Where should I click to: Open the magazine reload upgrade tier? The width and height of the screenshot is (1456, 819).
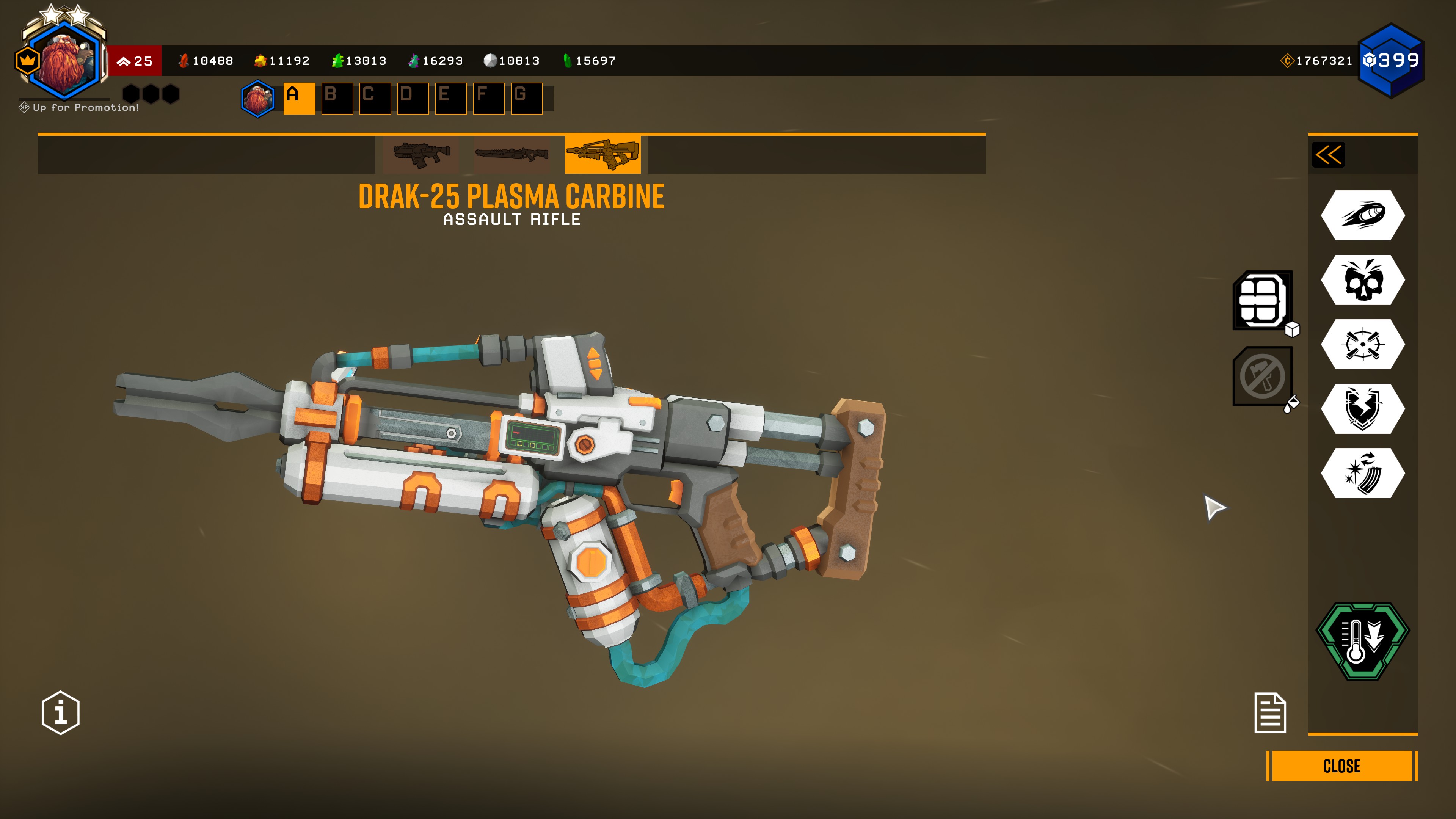pos(1362,473)
